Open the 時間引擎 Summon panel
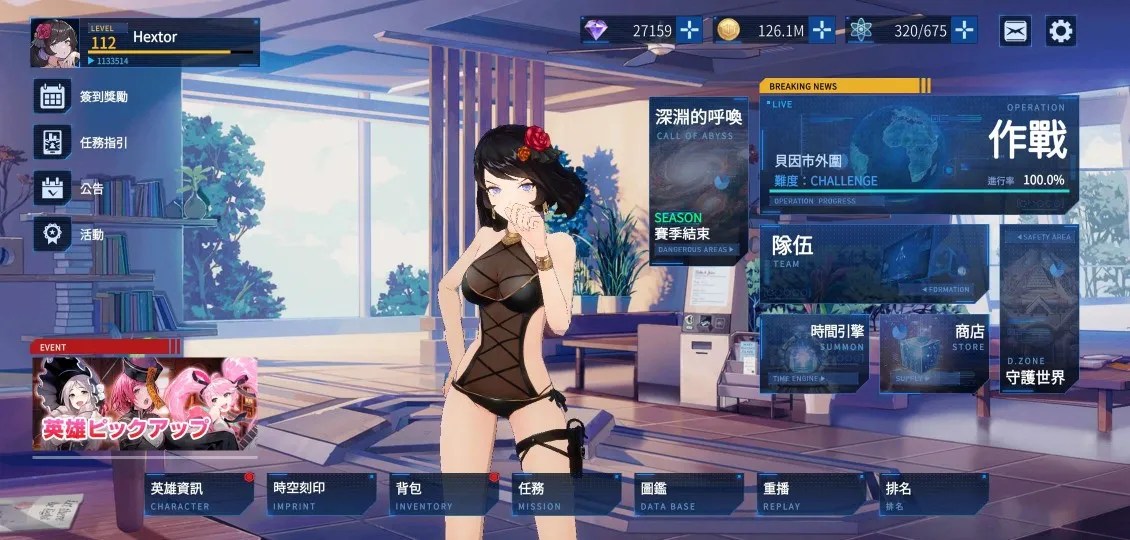1130x540 pixels. (813, 353)
